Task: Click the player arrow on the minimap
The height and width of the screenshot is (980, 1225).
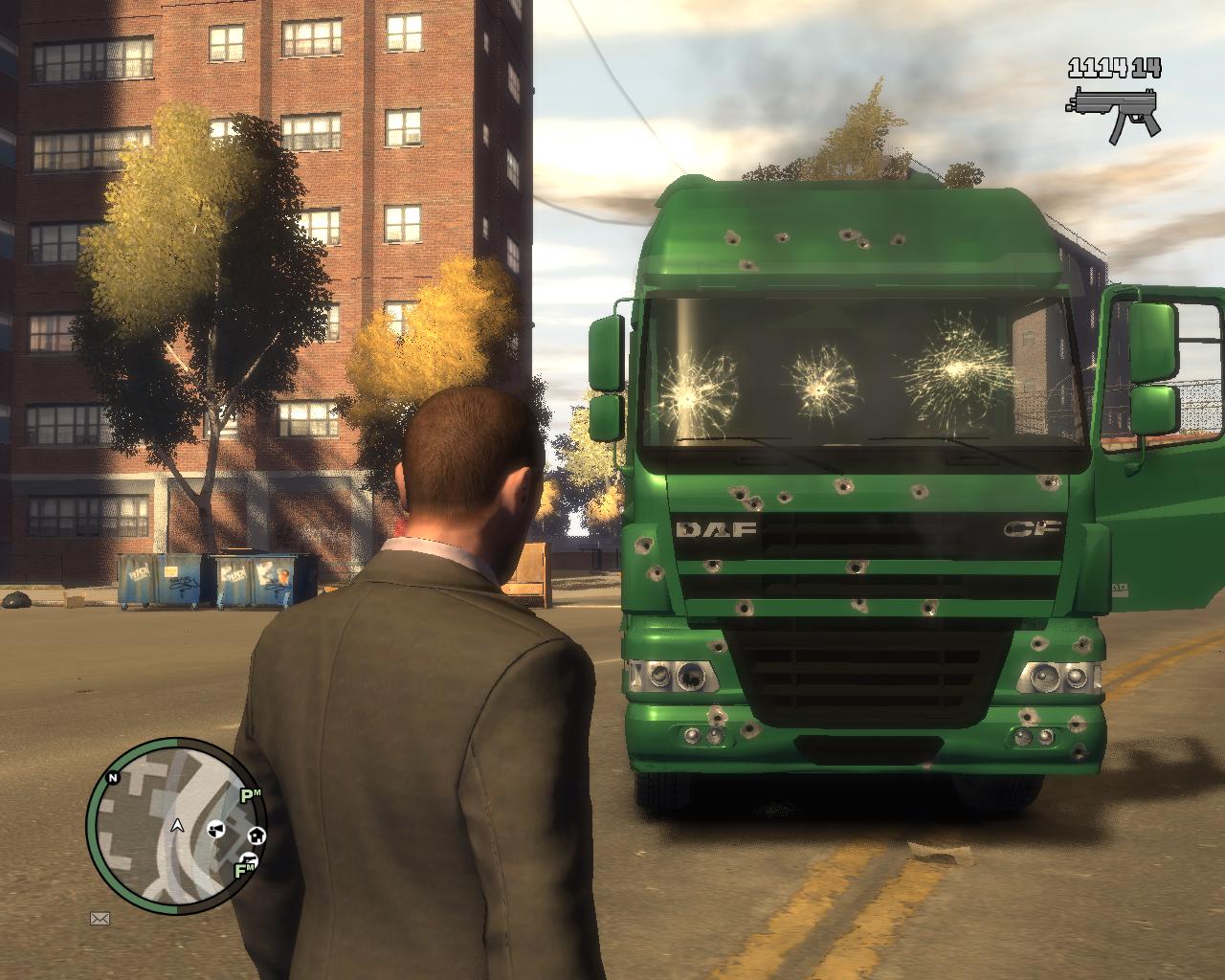Action: [177, 824]
